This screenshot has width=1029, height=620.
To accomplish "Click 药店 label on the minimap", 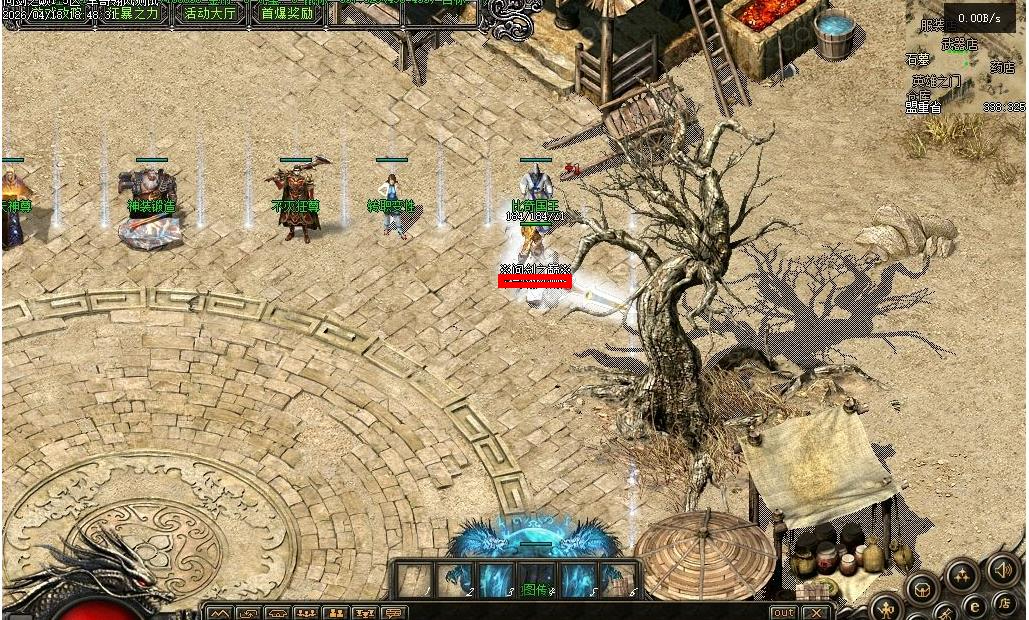I will click(1002, 67).
